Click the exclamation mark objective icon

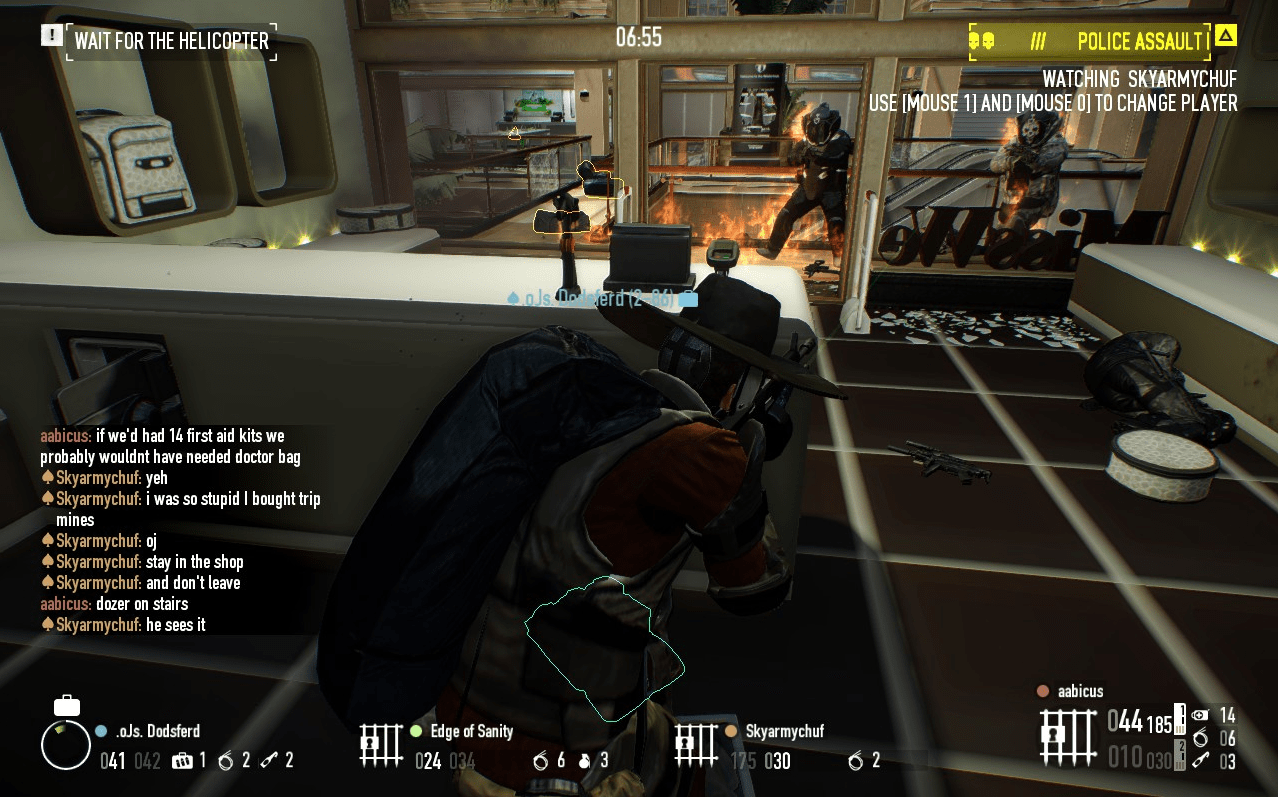pos(51,36)
